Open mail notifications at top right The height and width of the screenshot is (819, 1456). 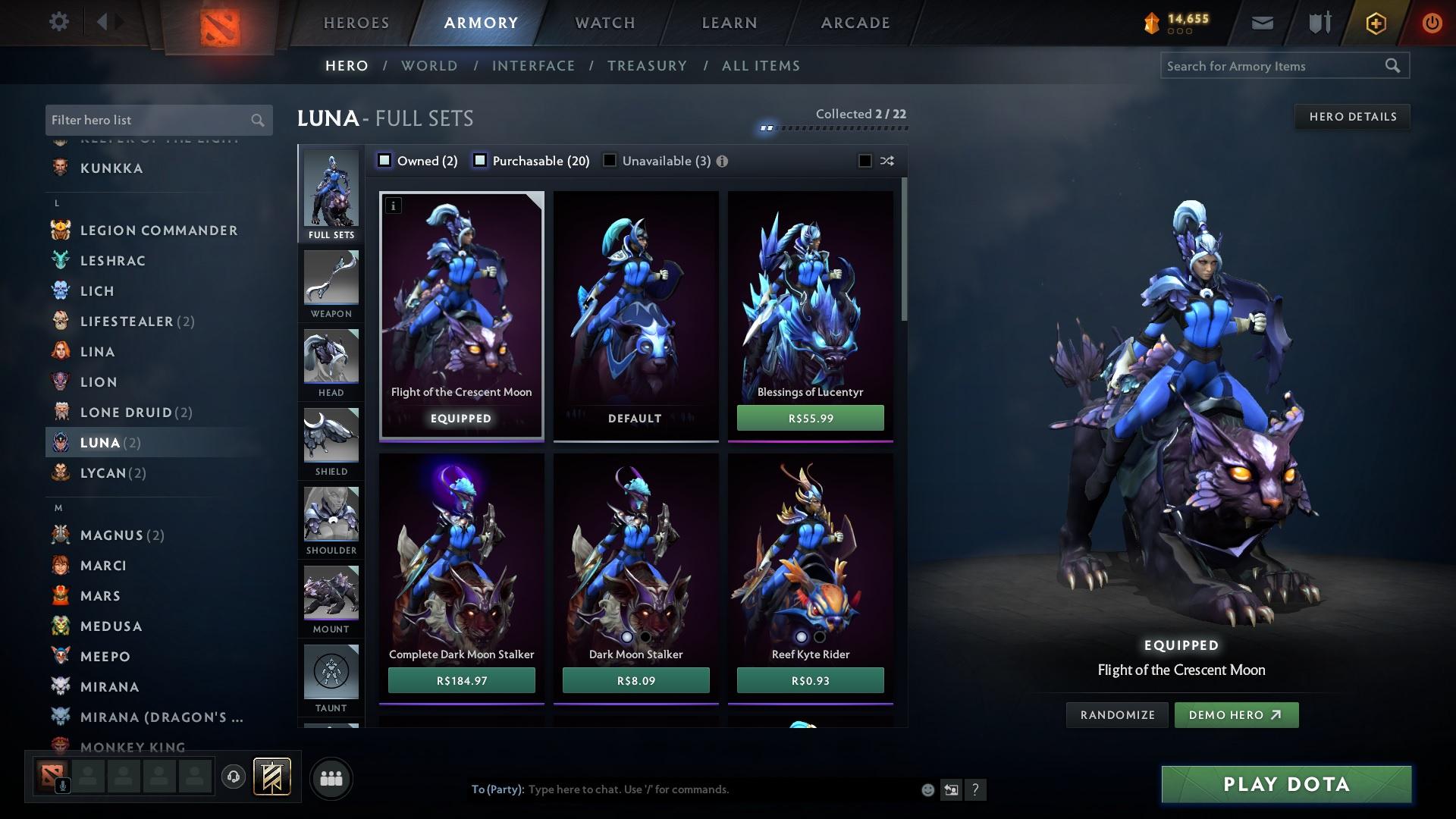(1262, 22)
